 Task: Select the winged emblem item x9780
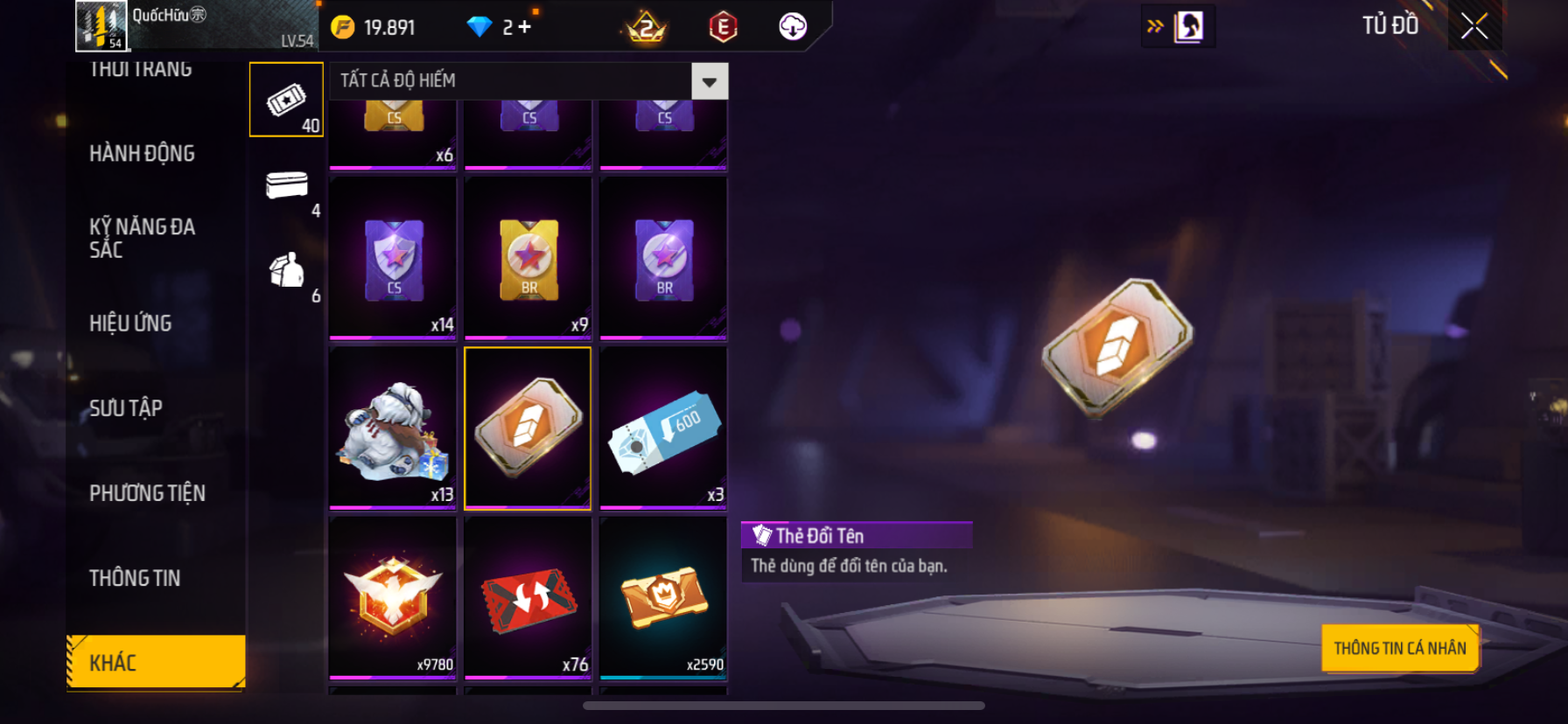(x=393, y=598)
